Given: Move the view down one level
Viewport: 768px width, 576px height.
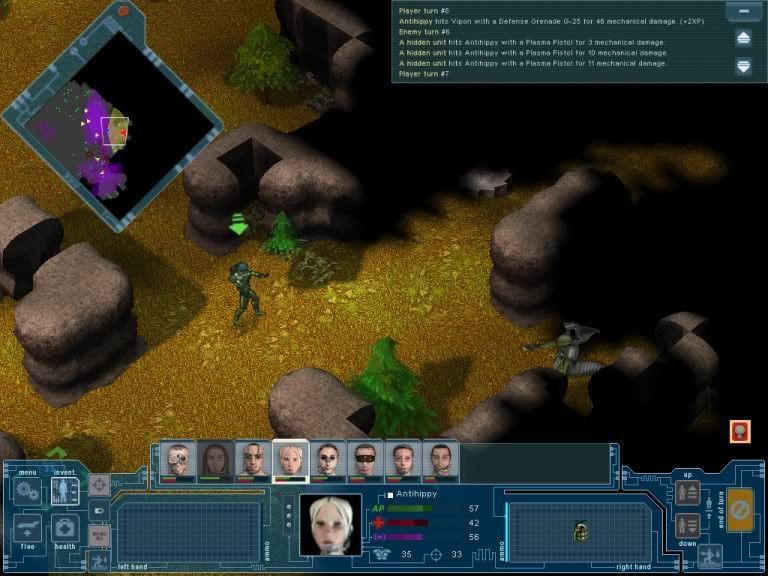Looking at the screenshot, I should pyautogui.click(x=687, y=524).
